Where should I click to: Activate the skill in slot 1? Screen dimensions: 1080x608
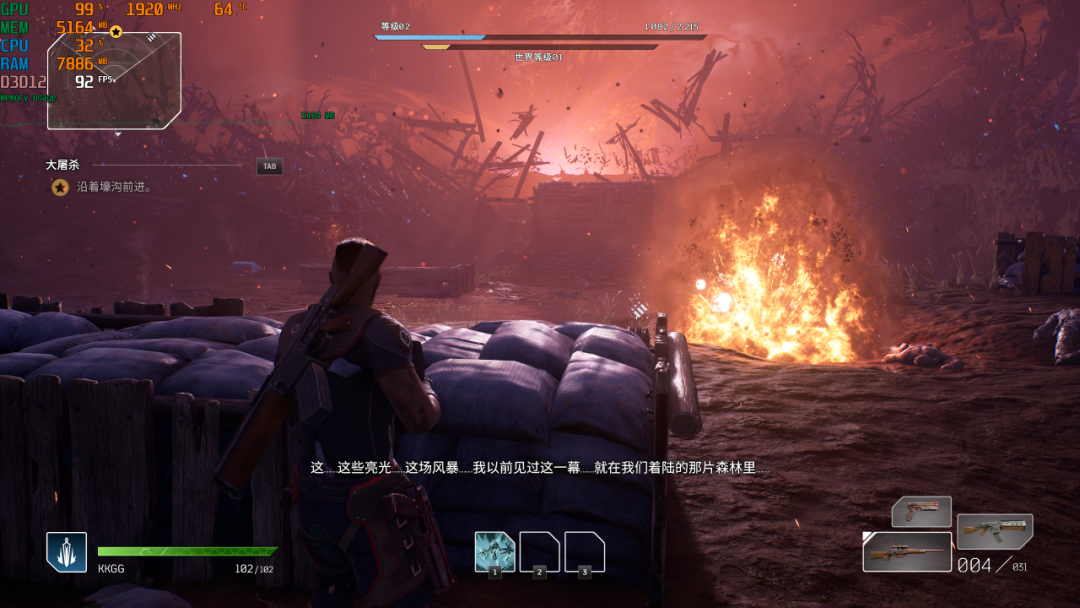pos(495,552)
